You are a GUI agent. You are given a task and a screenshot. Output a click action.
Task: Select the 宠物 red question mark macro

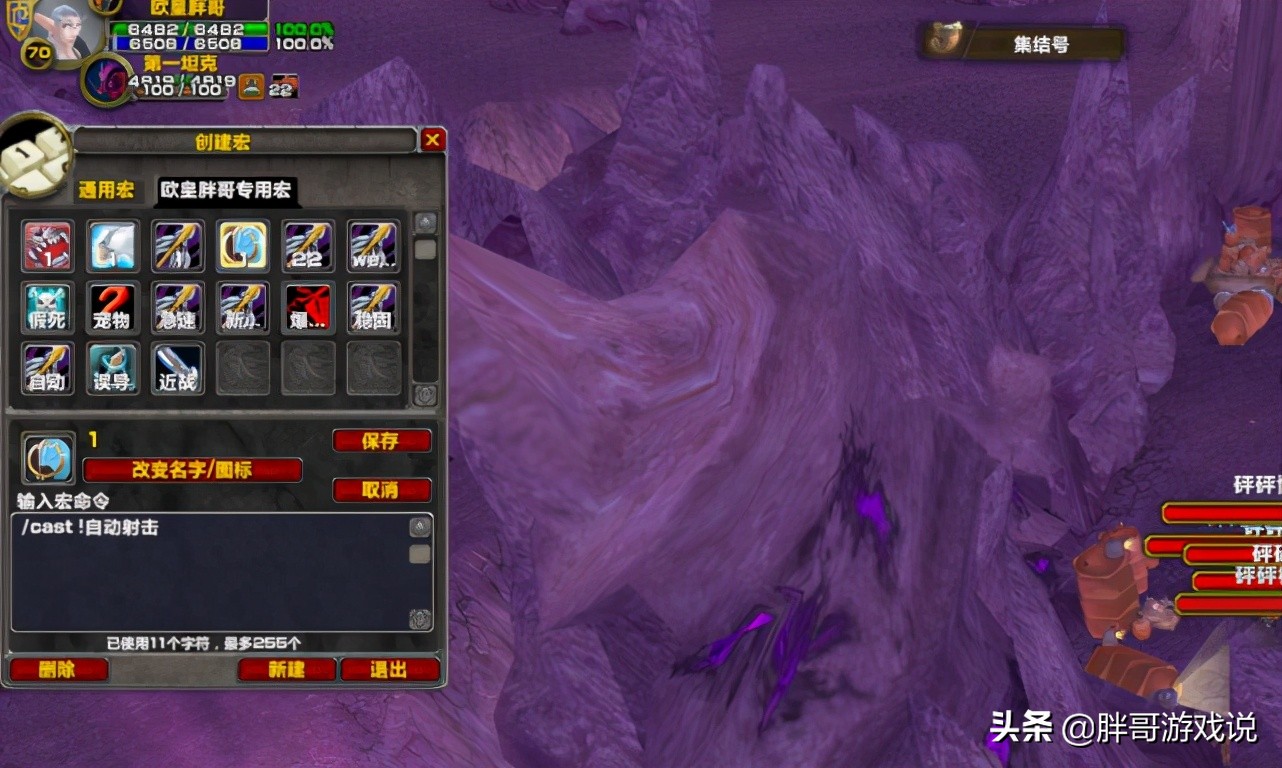click(x=113, y=307)
